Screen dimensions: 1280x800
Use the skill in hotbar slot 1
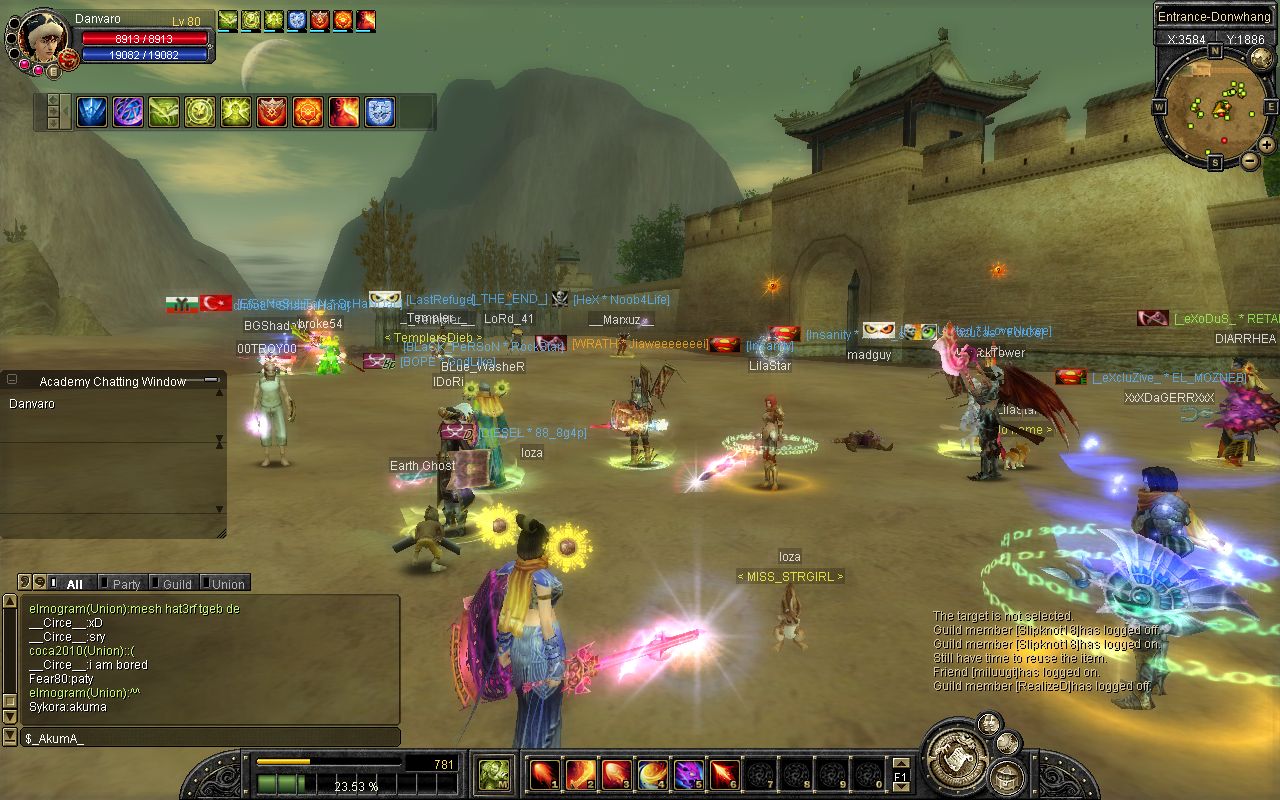click(544, 774)
